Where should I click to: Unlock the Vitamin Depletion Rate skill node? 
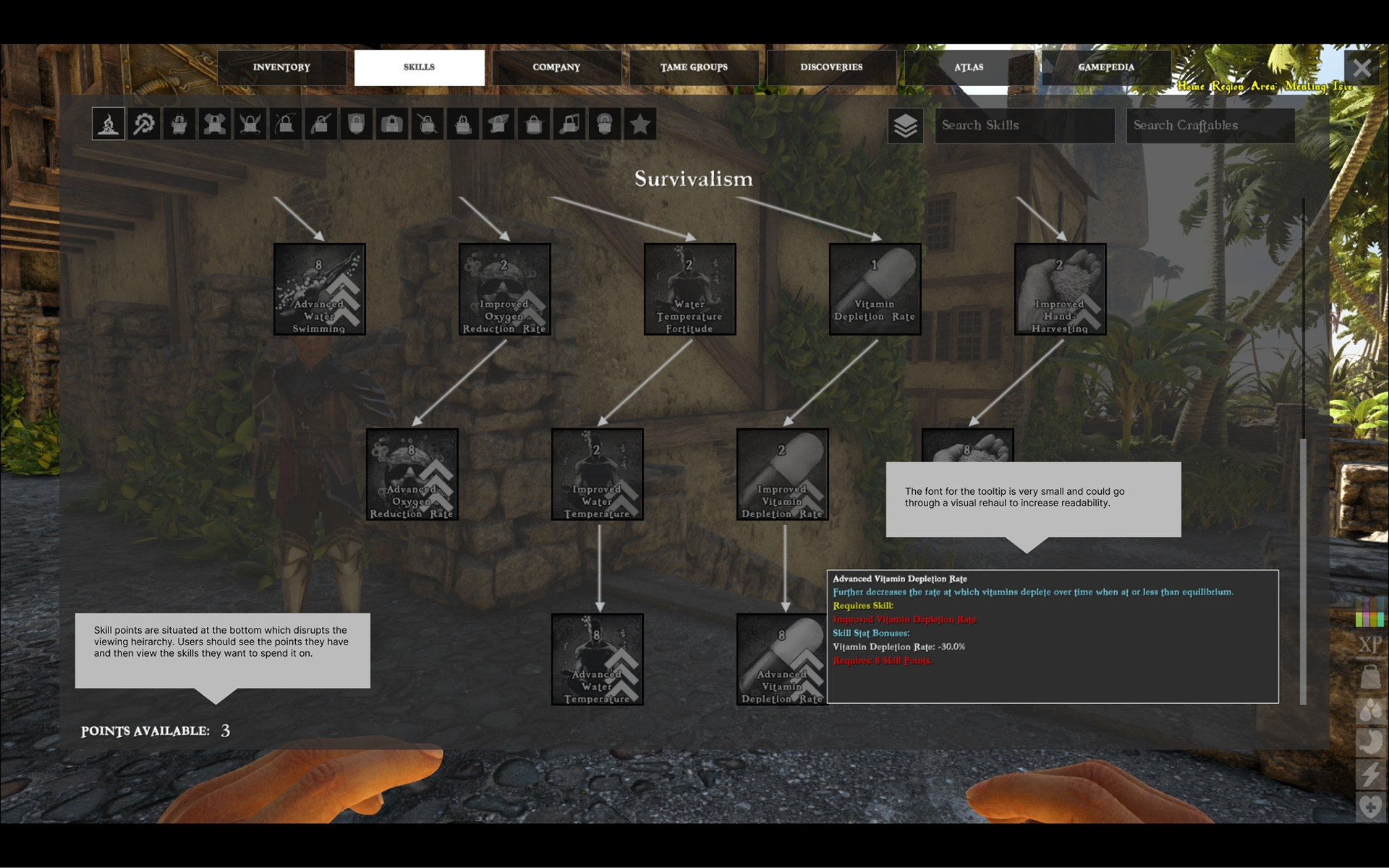[x=874, y=289]
